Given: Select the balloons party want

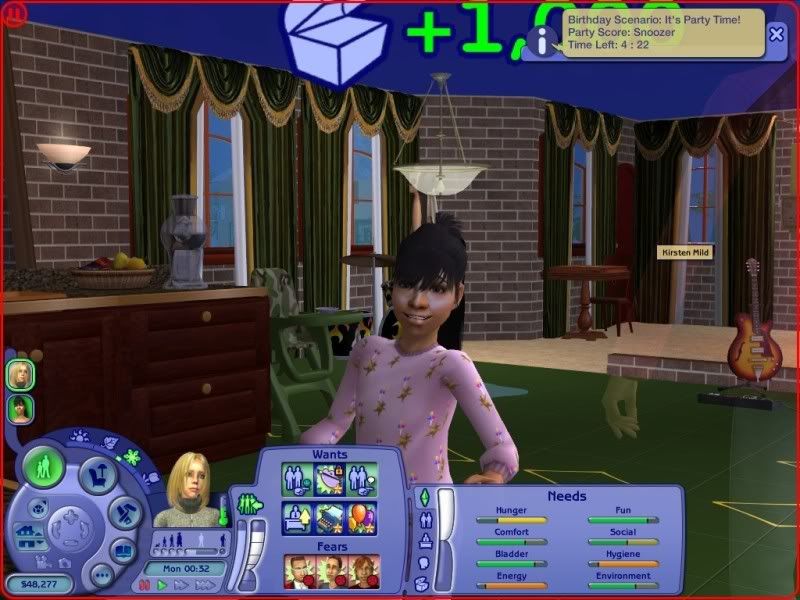Looking at the screenshot, I should (x=358, y=520).
